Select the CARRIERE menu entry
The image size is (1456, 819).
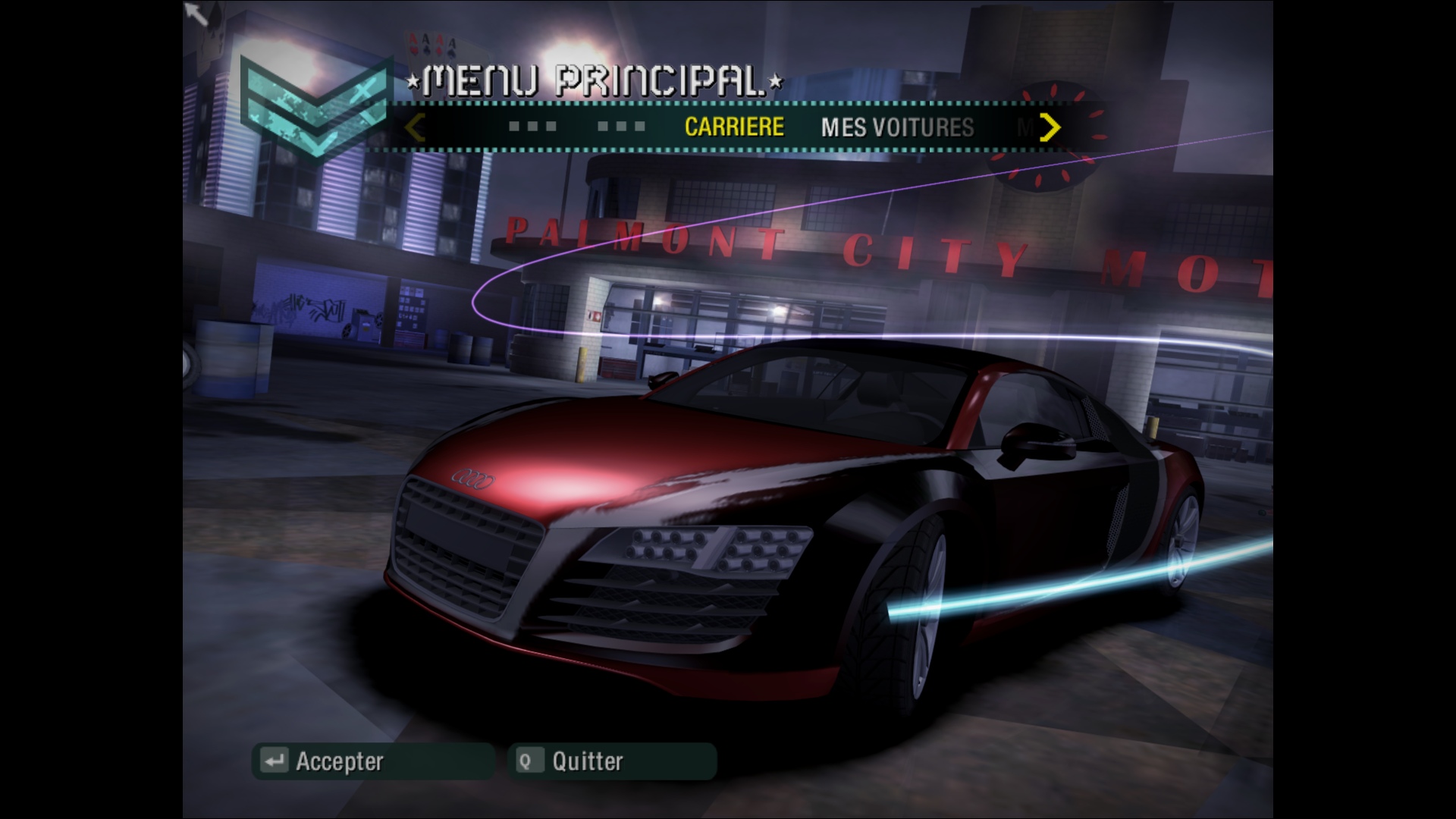click(733, 127)
